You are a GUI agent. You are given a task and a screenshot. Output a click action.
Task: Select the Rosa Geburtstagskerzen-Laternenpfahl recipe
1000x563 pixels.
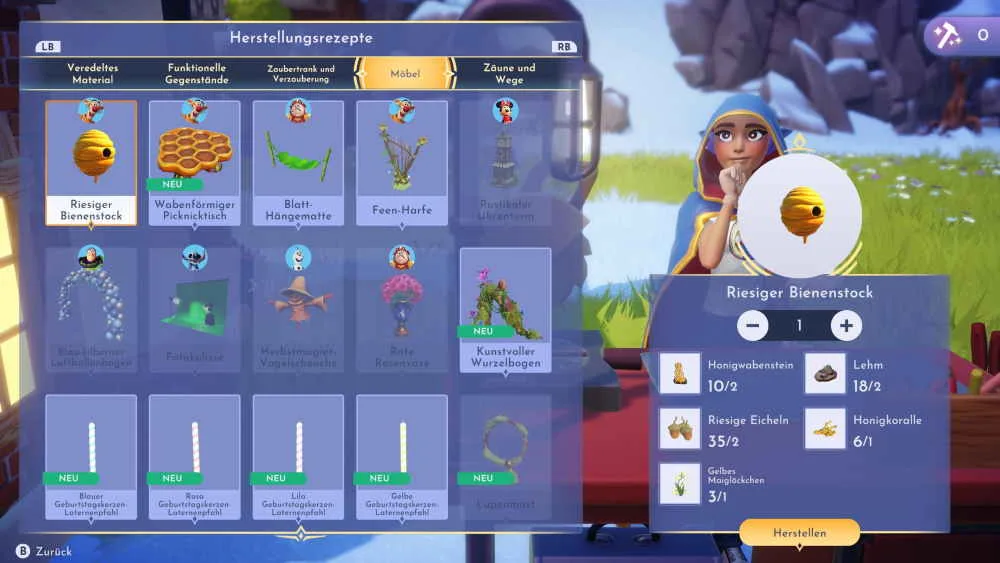(195, 457)
